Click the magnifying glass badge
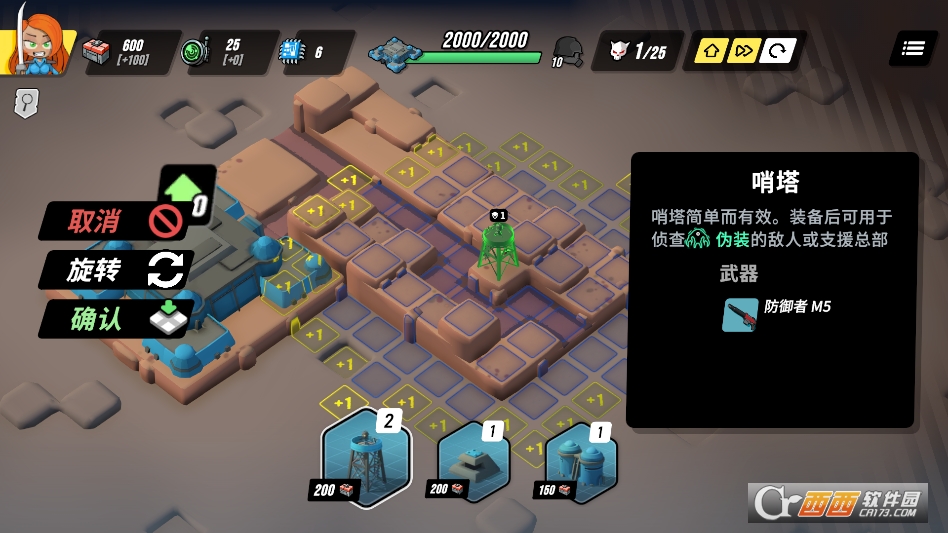The width and height of the screenshot is (948, 533). [x=25, y=103]
